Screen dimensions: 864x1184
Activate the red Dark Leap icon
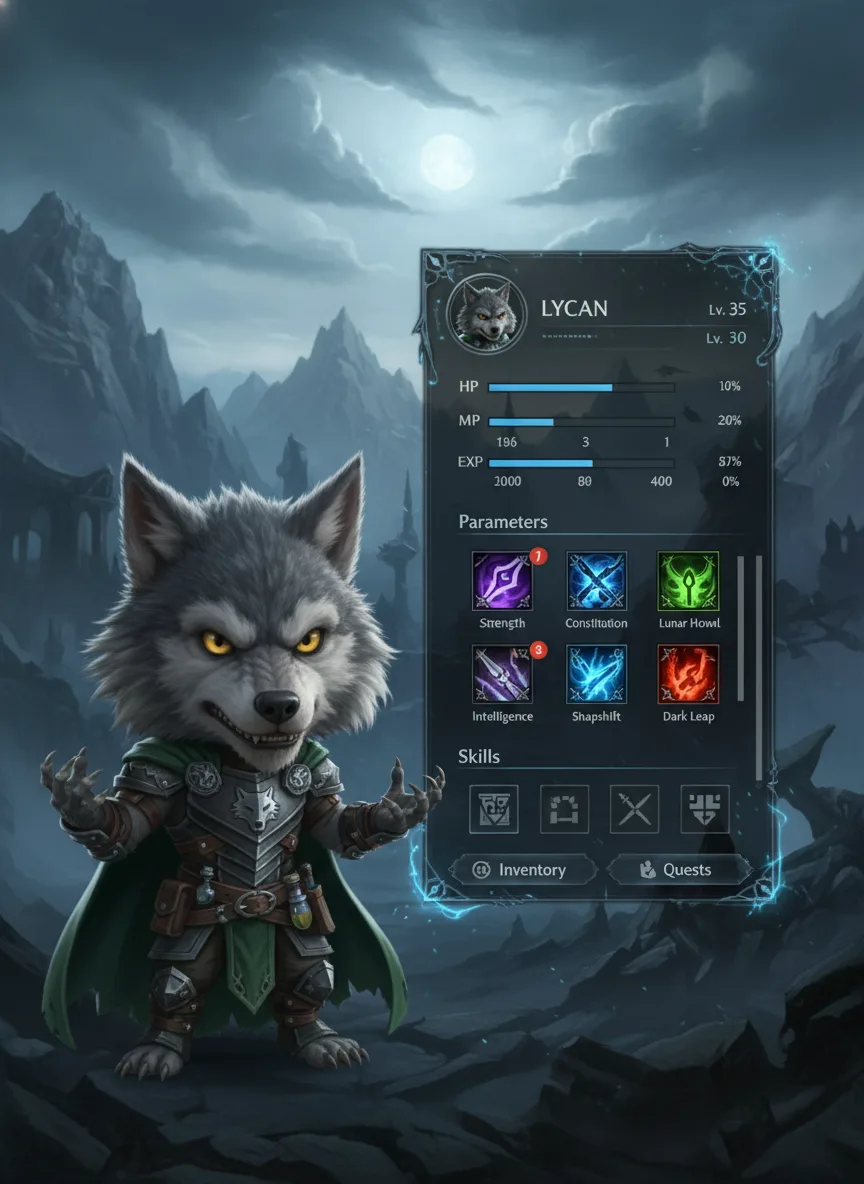[689, 674]
